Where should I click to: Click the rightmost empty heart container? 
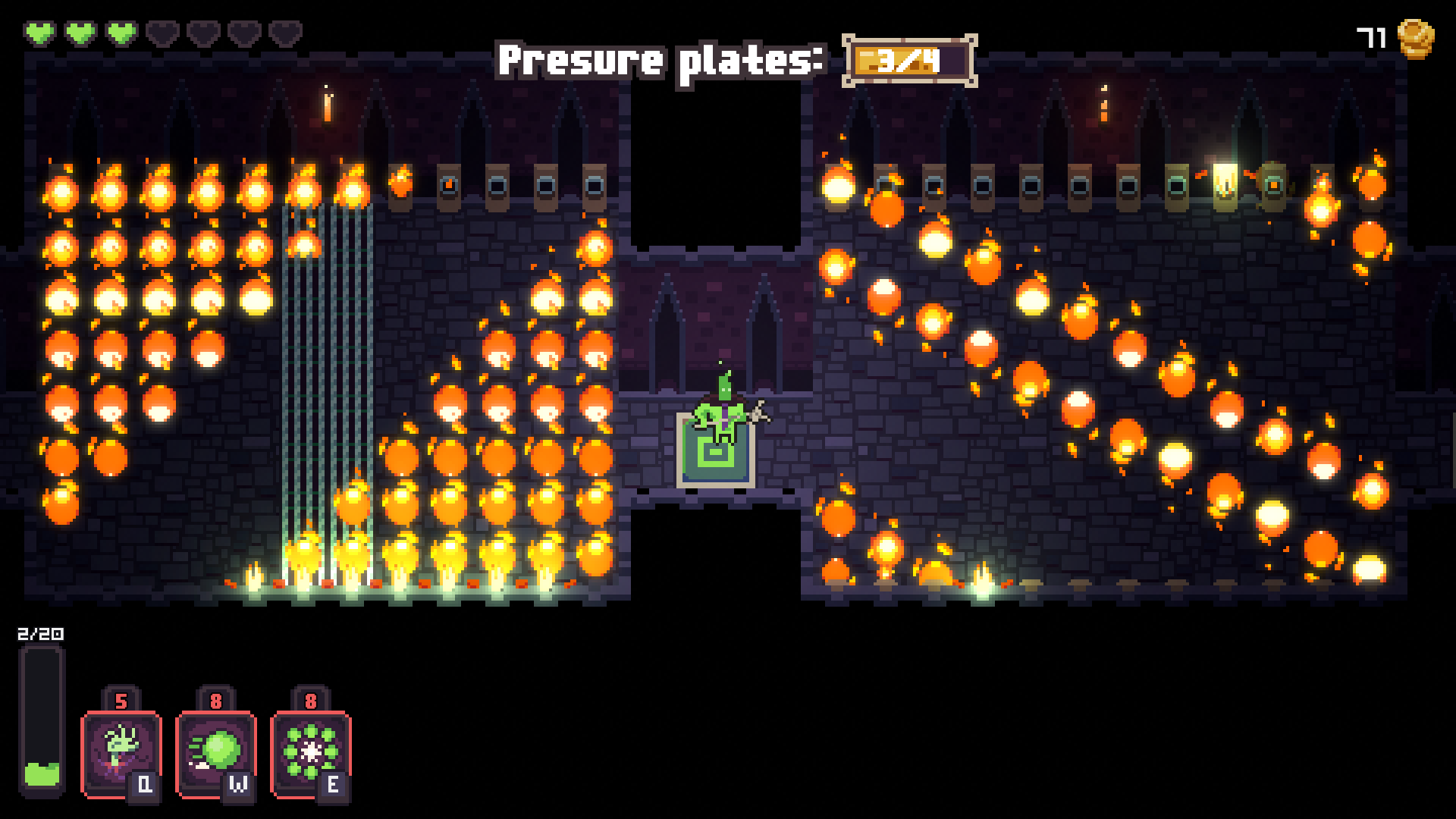[x=287, y=32]
